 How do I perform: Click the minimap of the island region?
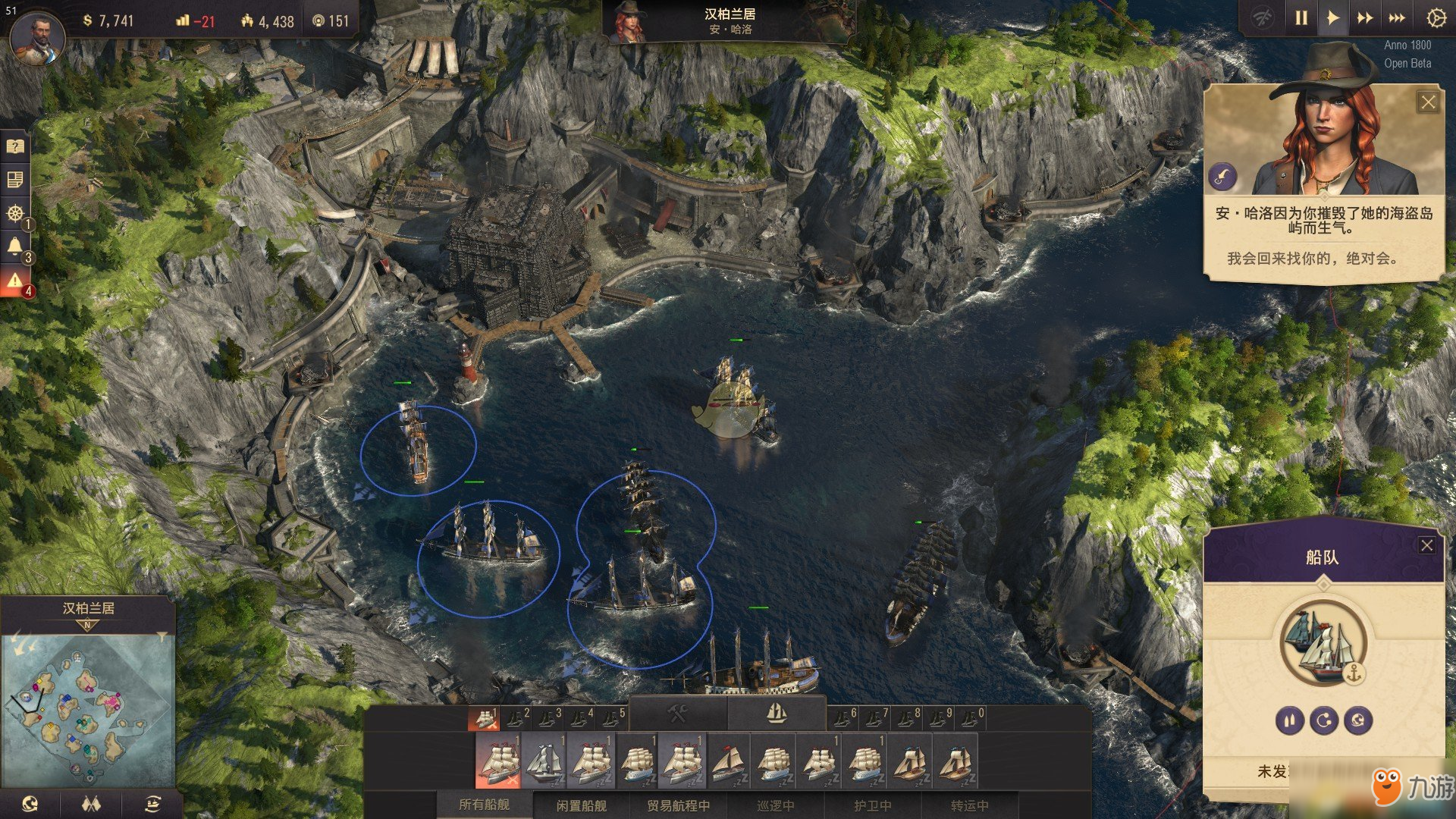point(87,705)
